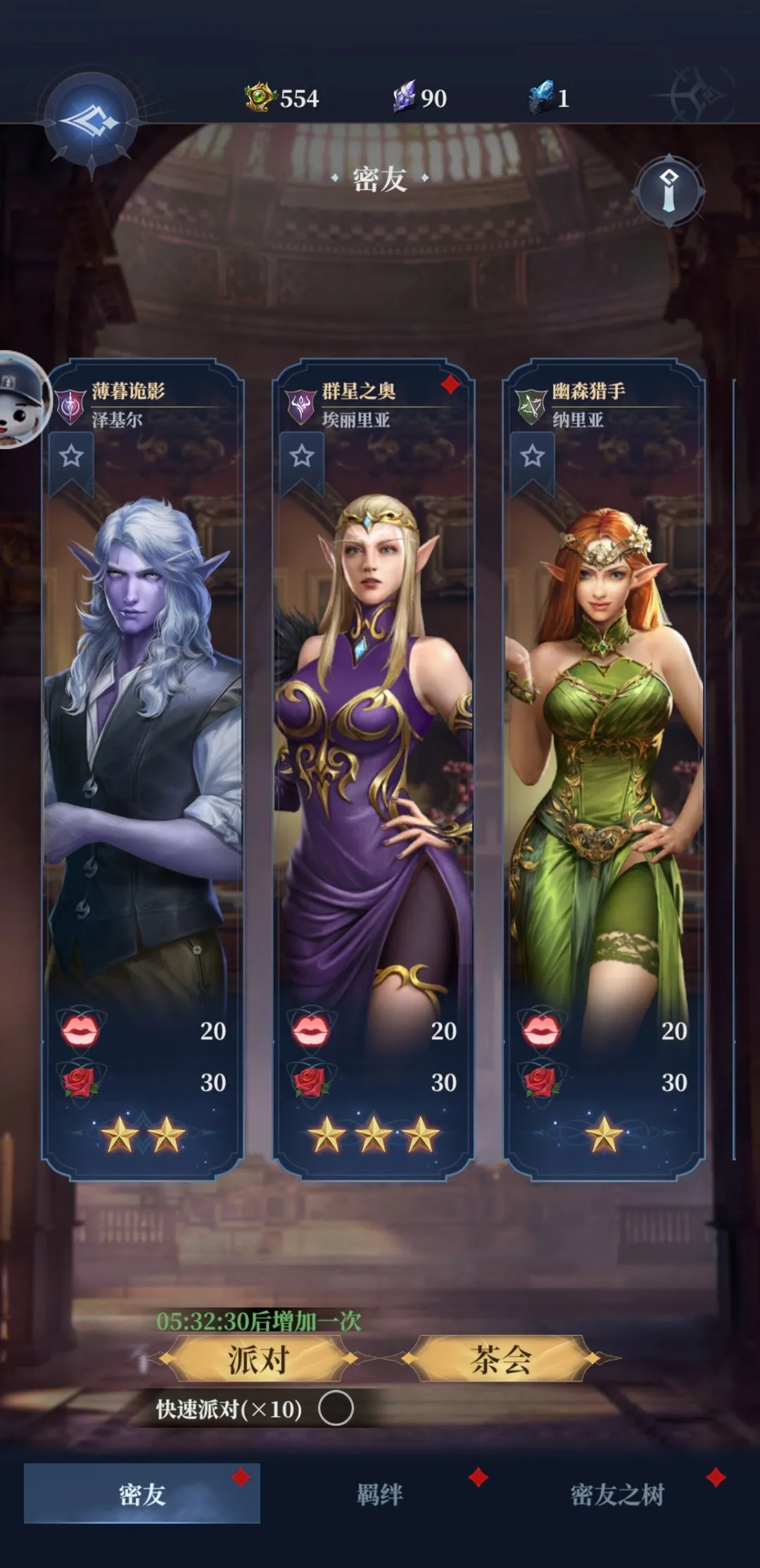Viewport: 760px width, 1568px height.
Task: Open the 羁绊 bonds tab
Action: point(380,1493)
